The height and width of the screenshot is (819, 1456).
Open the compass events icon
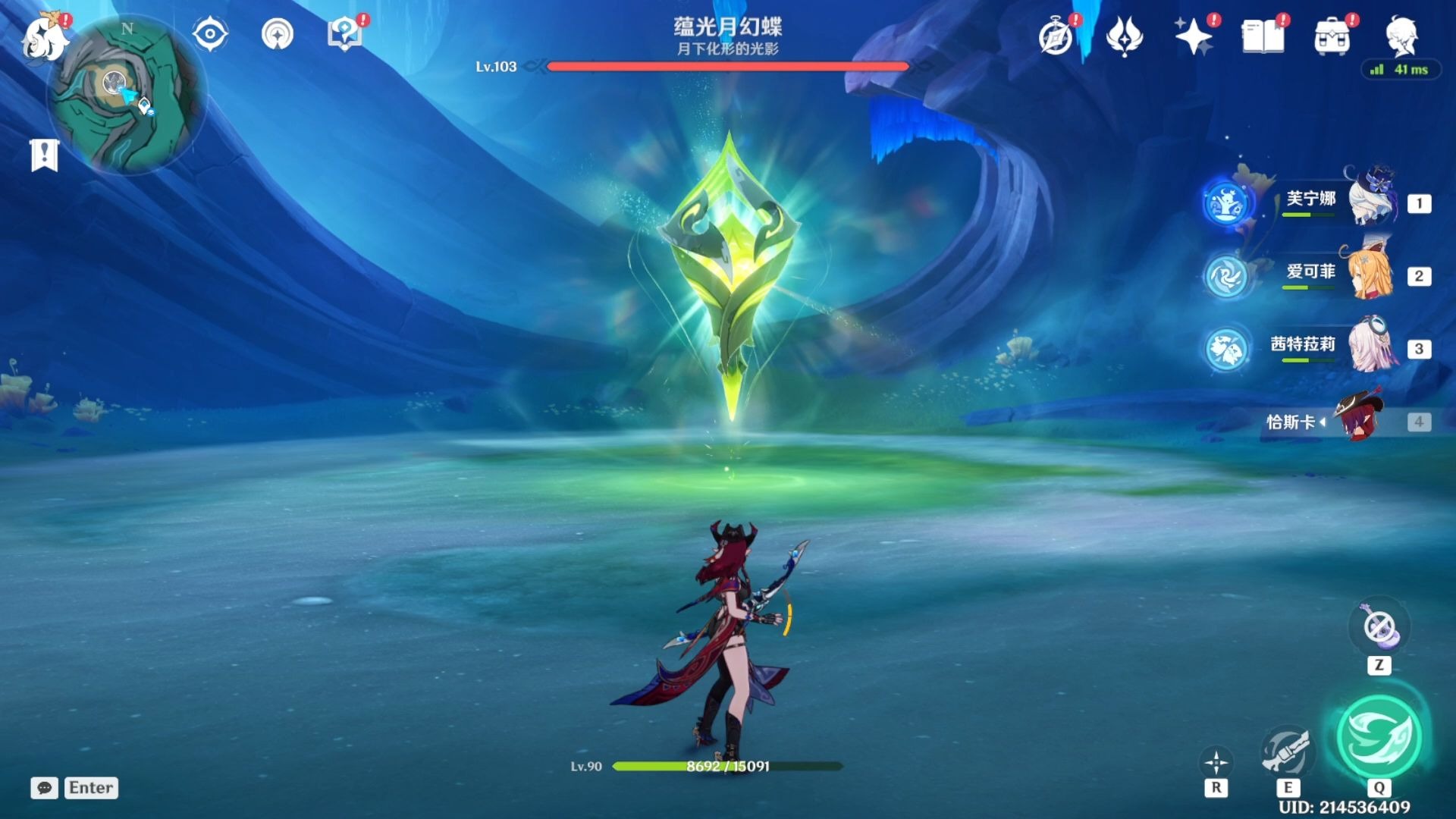click(x=1056, y=36)
